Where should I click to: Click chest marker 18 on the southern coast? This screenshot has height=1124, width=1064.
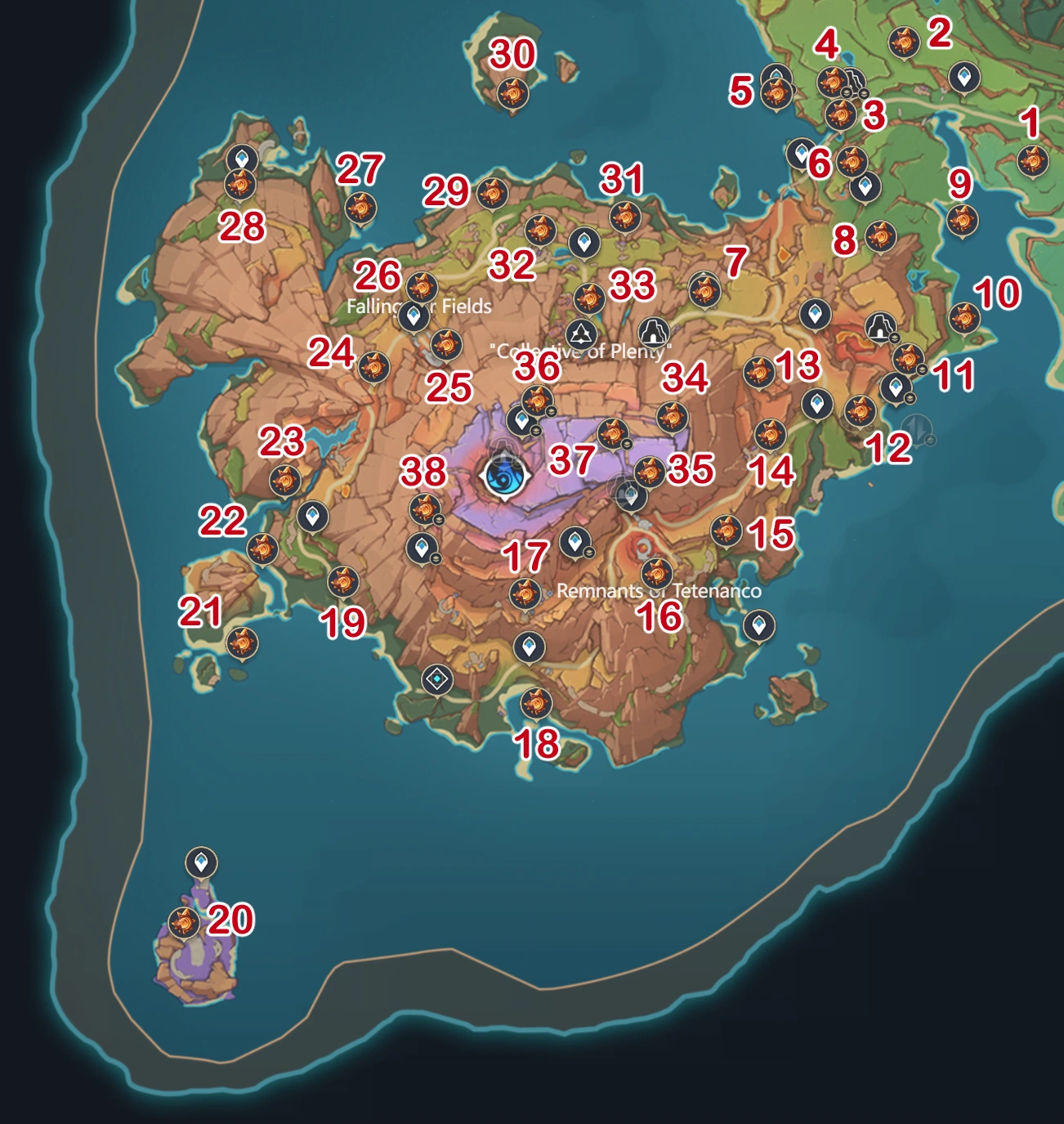(x=534, y=703)
